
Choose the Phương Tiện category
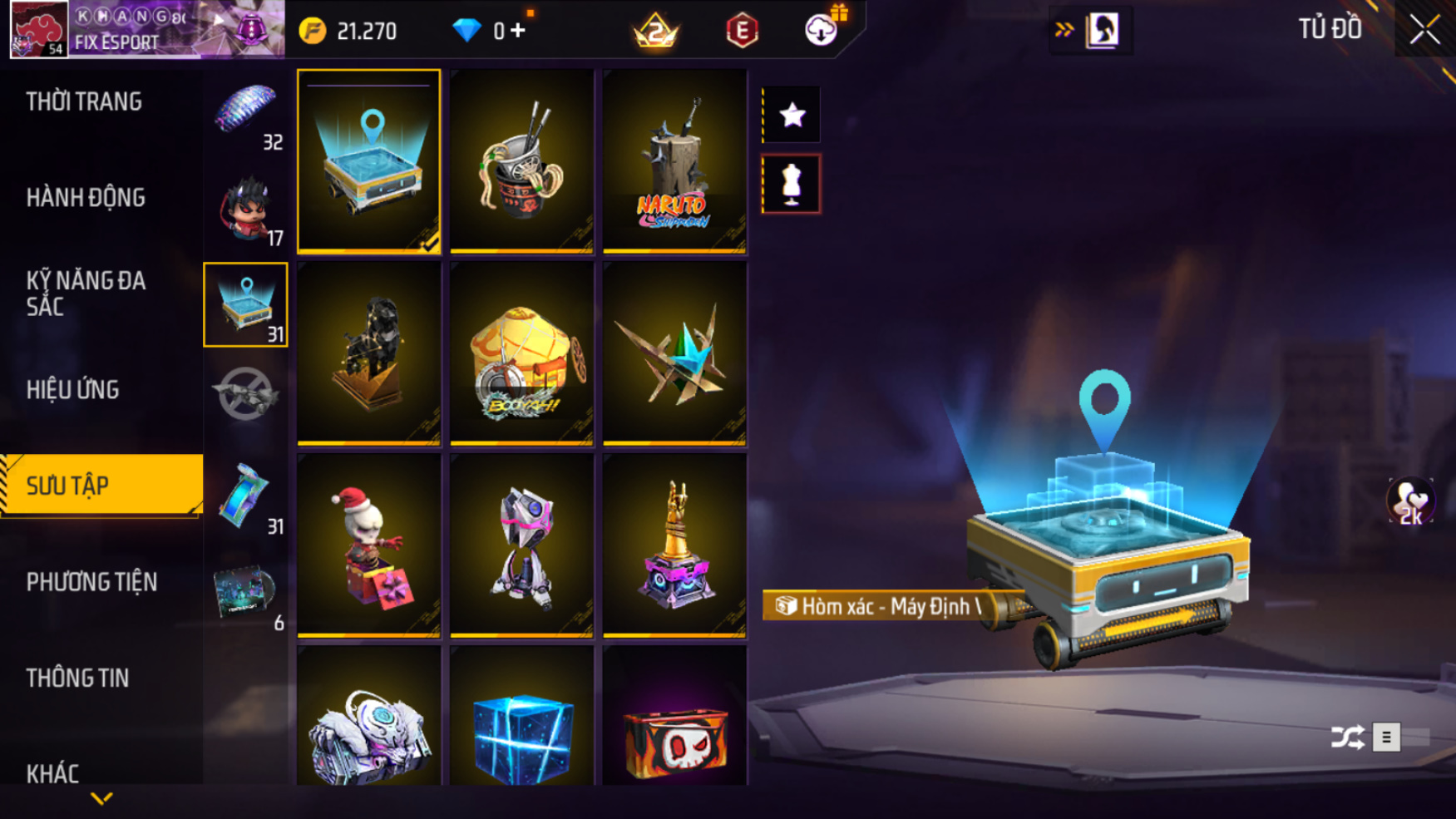[x=91, y=582]
